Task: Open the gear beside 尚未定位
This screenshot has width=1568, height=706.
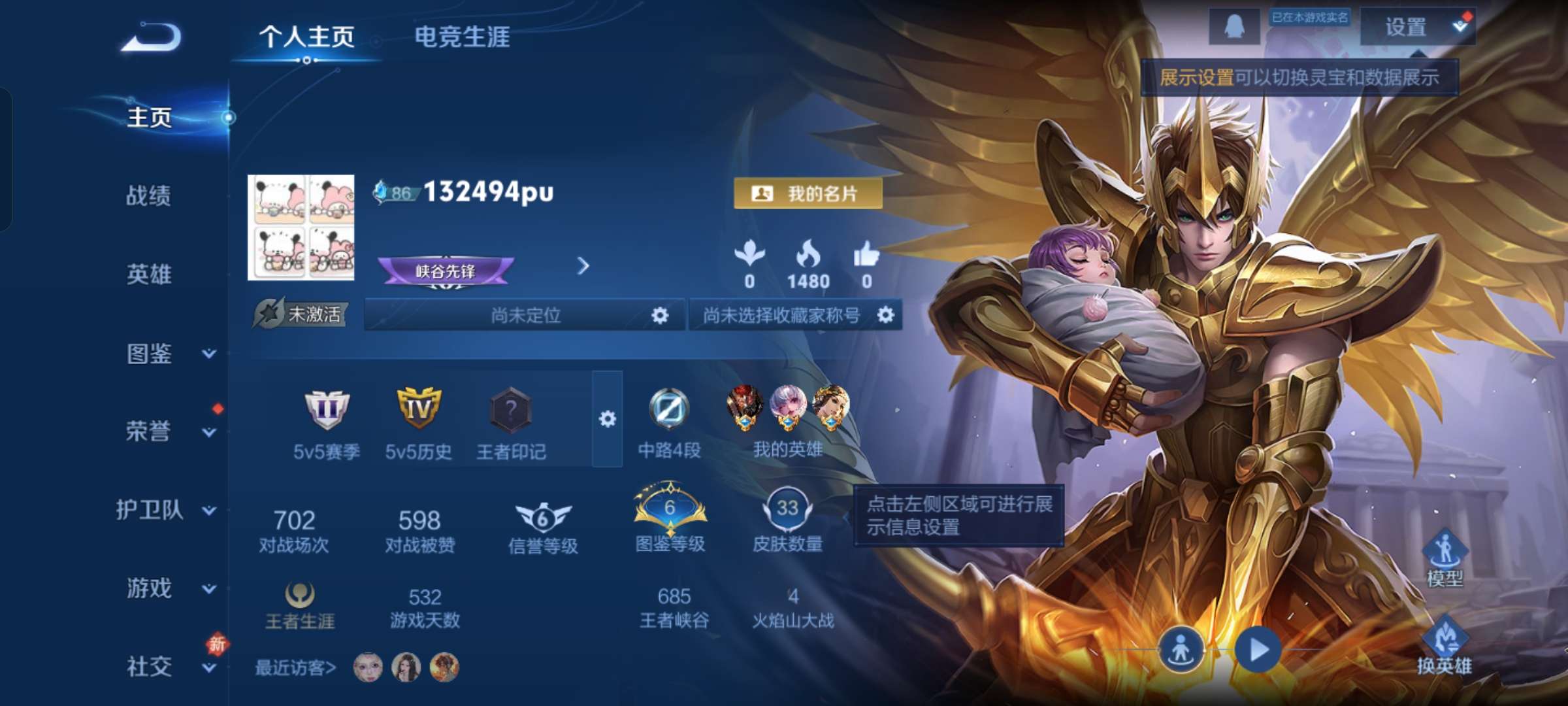Action: (x=659, y=314)
